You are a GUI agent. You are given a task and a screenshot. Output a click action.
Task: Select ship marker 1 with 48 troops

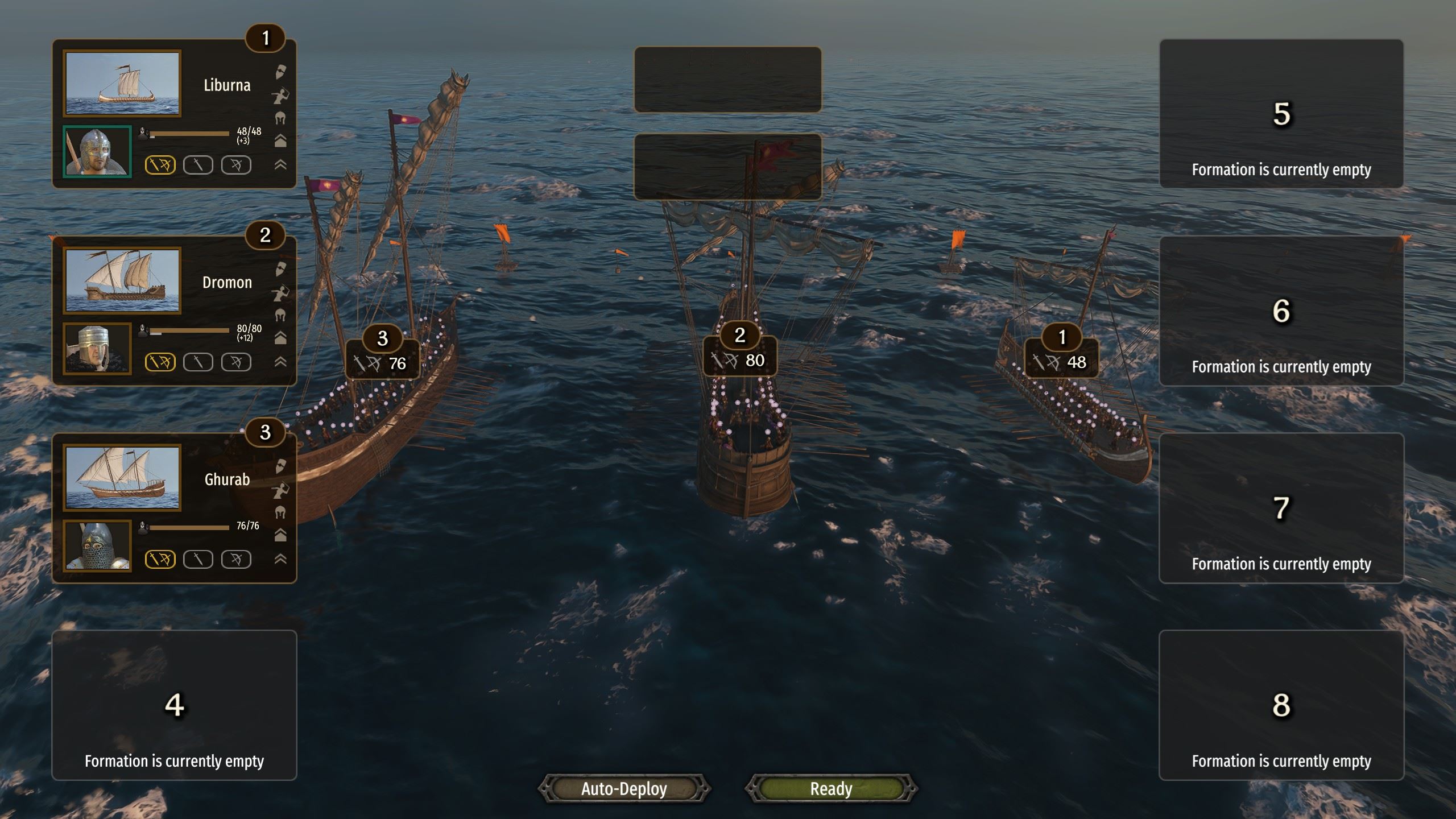click(1062, 354)
